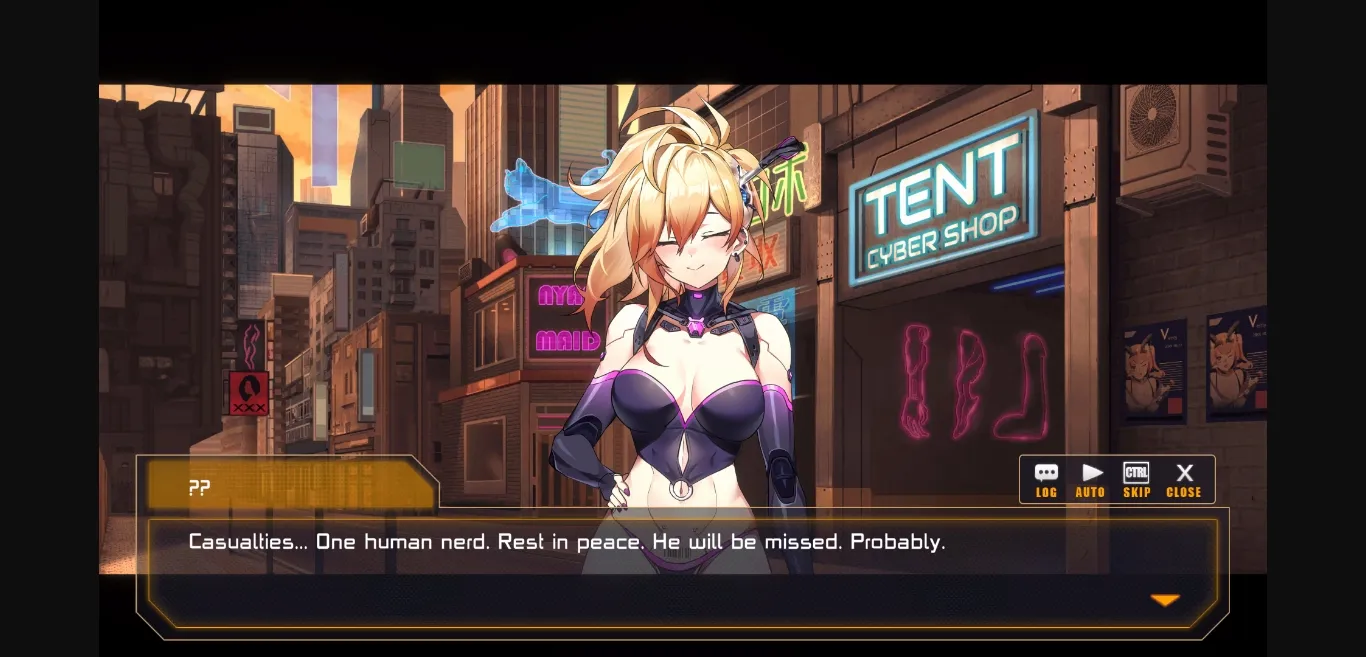This screenshot has height=657, width=1366.
Task: Advance dialogue with the orange arrow
Action: click(1165, 600)
